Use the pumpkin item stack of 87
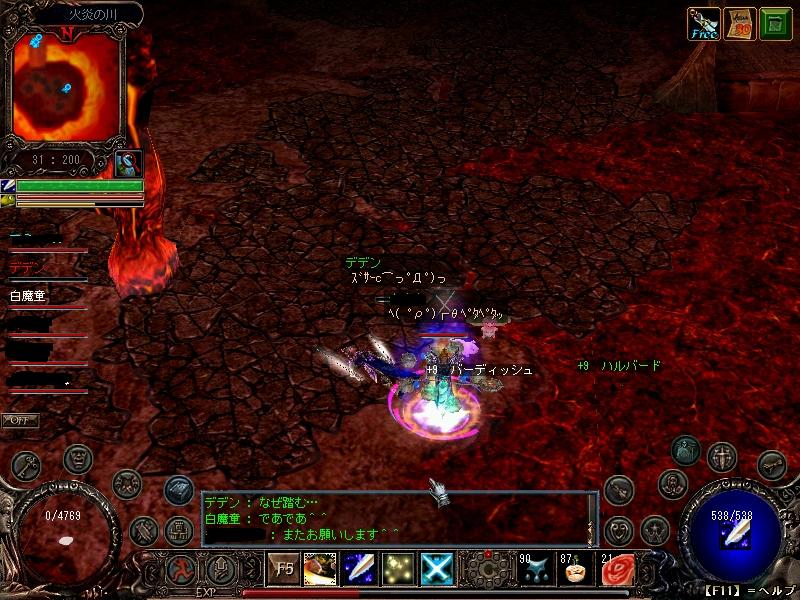Image resolution: width=800 pixels, height=600 pixels. [x=577, y=570]
